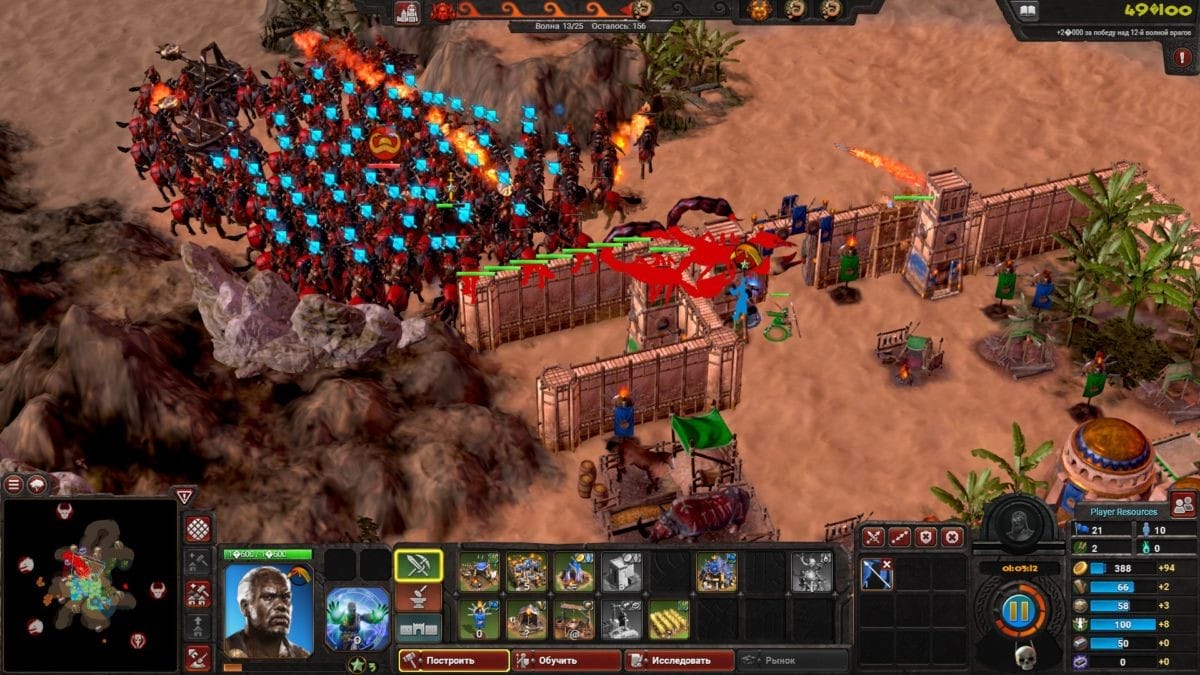1200x675 pixels.
Task: Click the red X cancel command
Action: 952,537
